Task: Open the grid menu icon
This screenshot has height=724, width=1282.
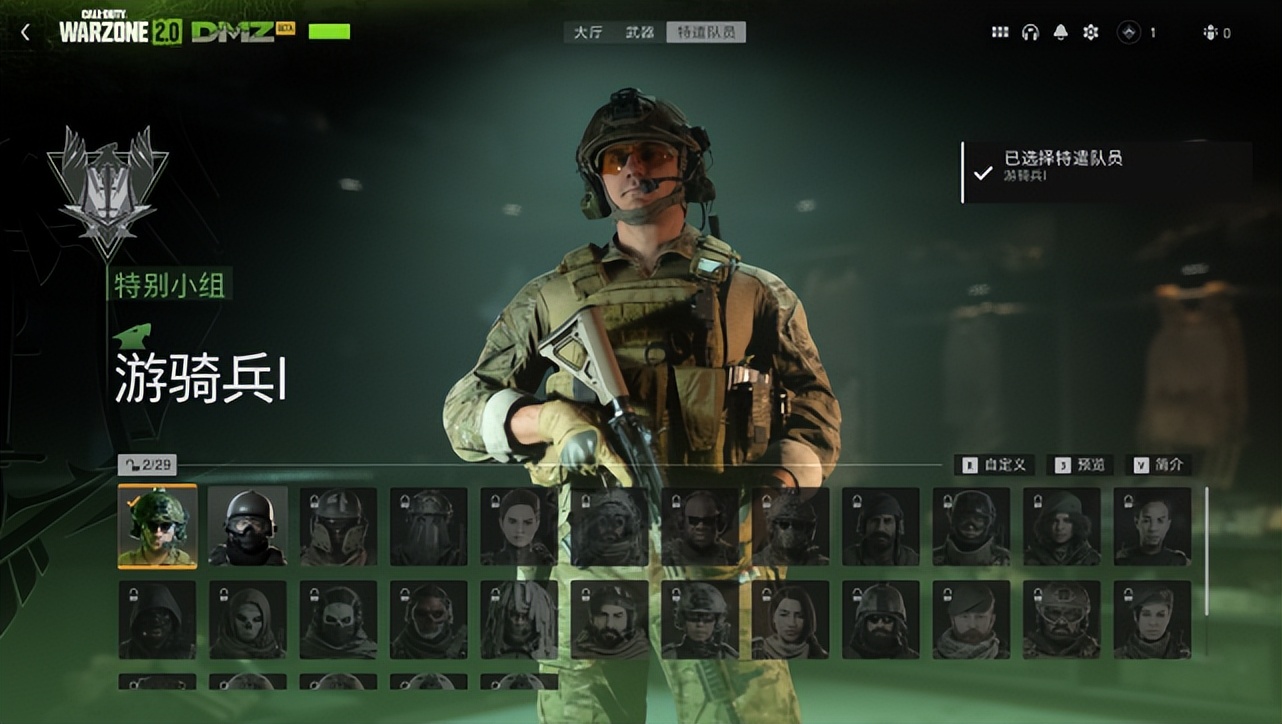Action: (1000, 33)
